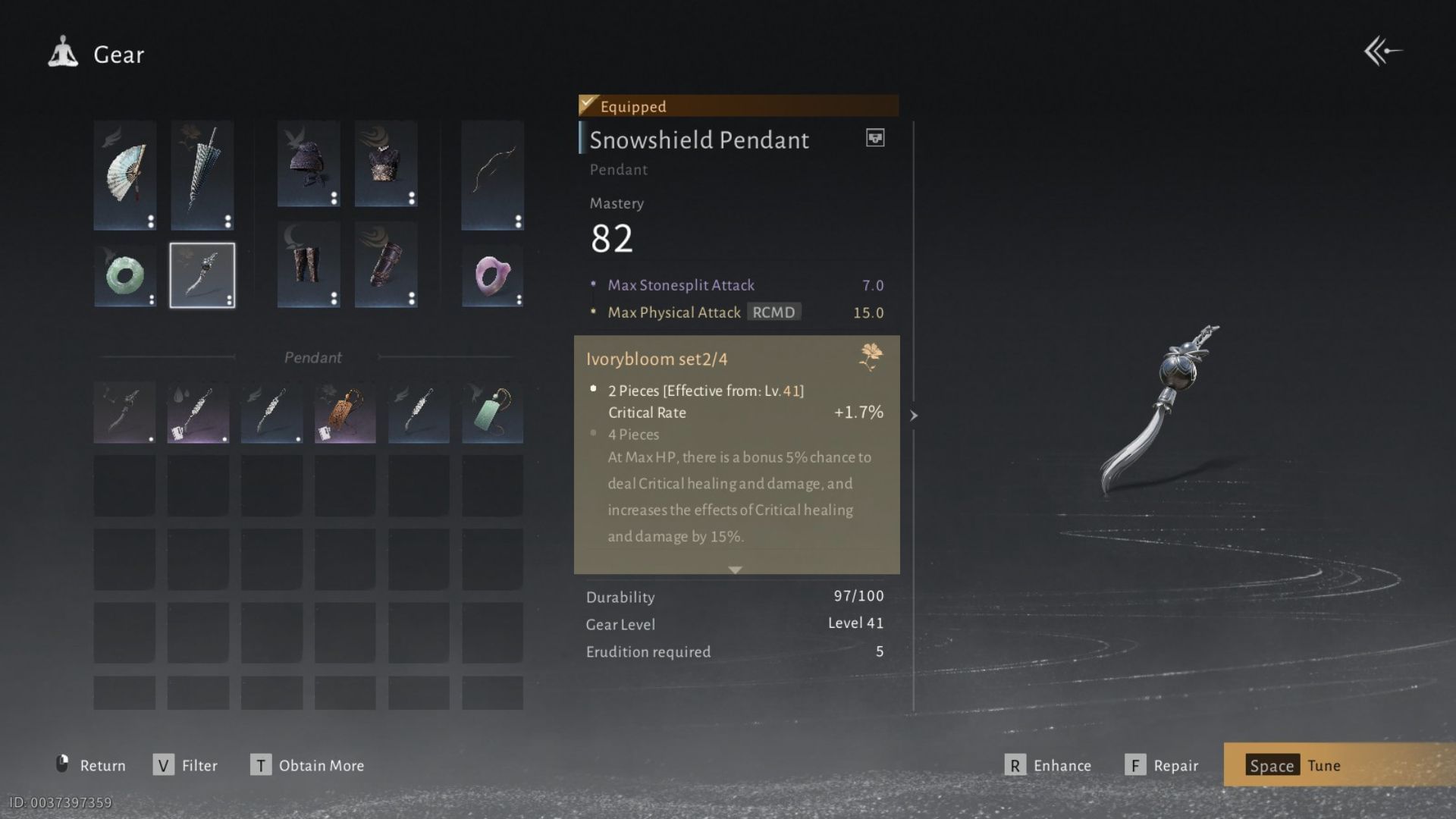This screenshot has width=1456, height=819.
Task: Select the green pendant thumbnail in inventory
Action: (492, 412)
